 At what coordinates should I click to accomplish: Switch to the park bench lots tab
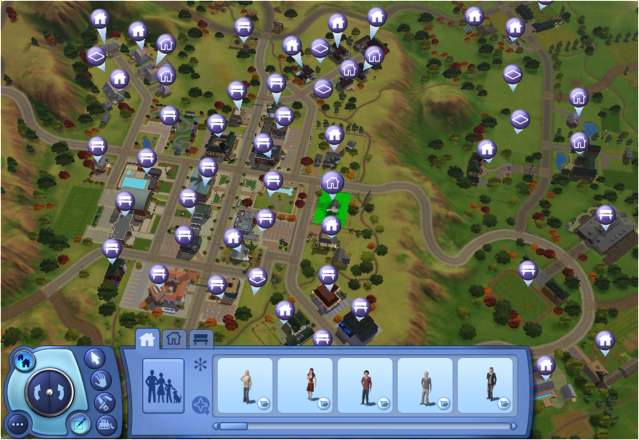click(201, 338)
